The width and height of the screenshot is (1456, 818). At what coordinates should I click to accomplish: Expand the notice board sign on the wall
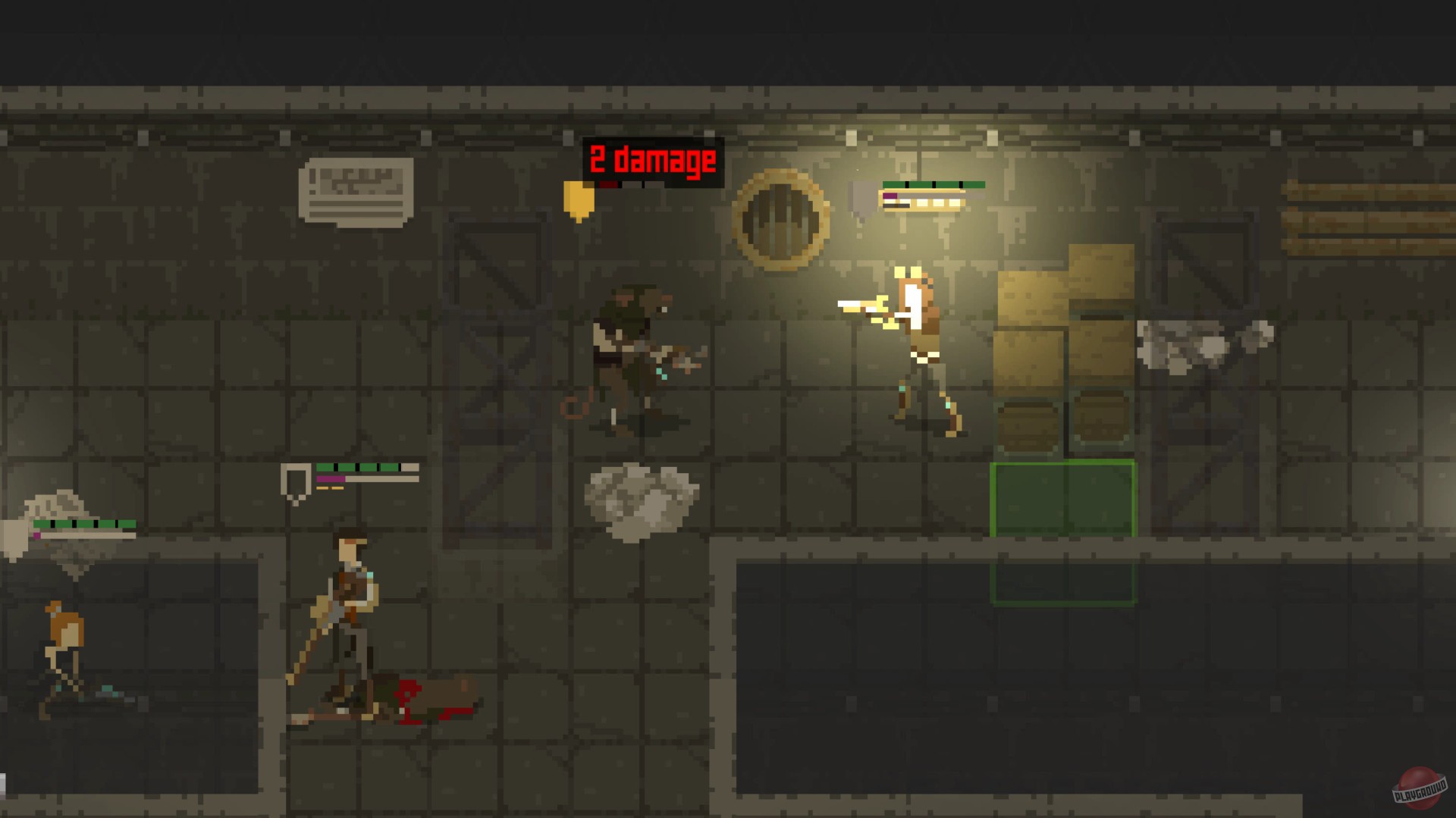click(356, 190)
